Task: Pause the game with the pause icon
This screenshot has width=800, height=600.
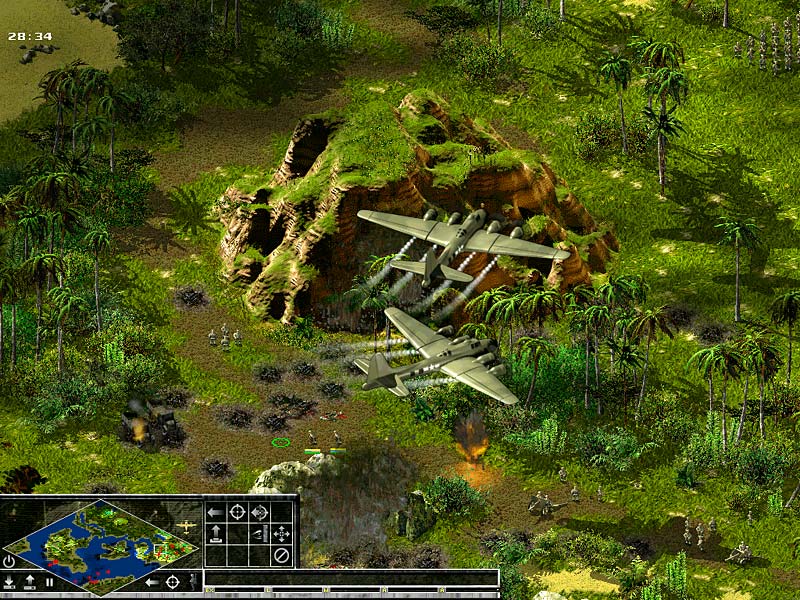Action: [48, 581]
